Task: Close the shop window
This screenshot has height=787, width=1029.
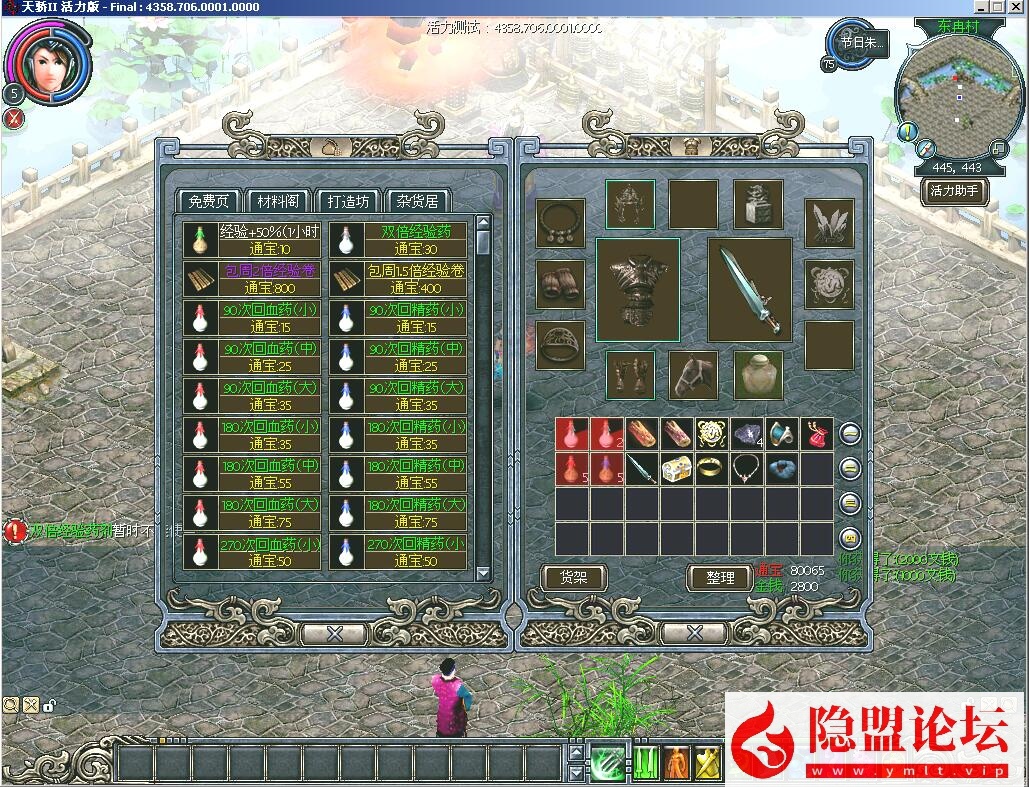Action: click(335, 633)
